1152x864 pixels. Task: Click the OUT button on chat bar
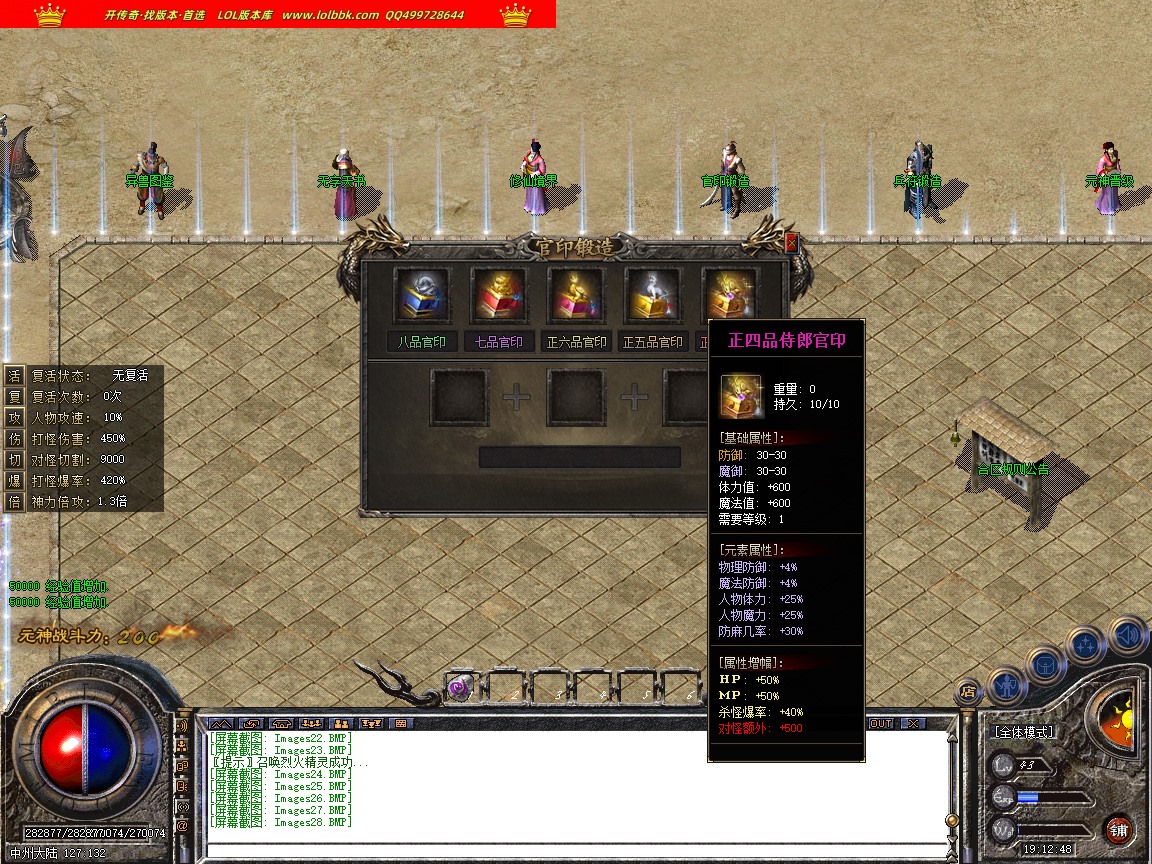(881, 723)
